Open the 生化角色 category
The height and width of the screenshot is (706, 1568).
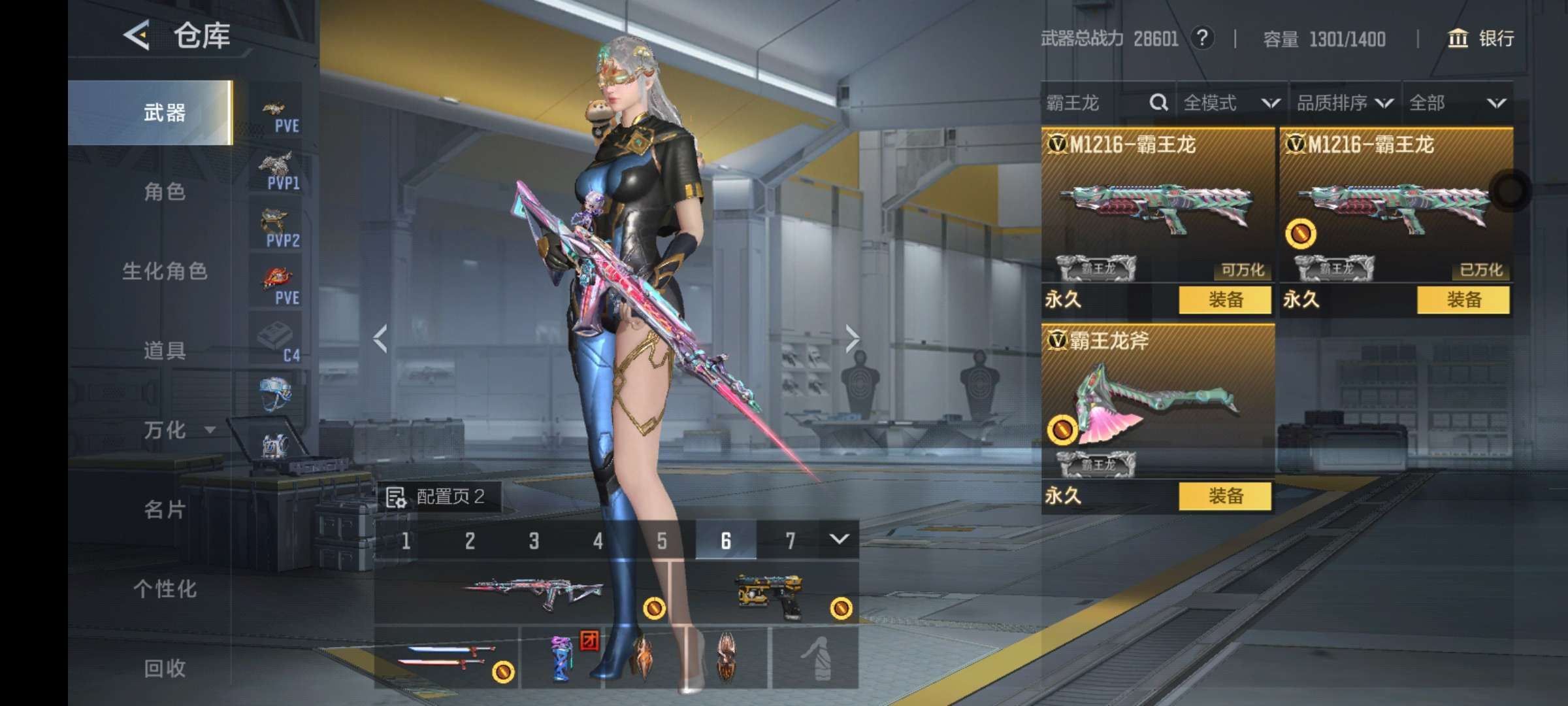[x=165, y=271]
